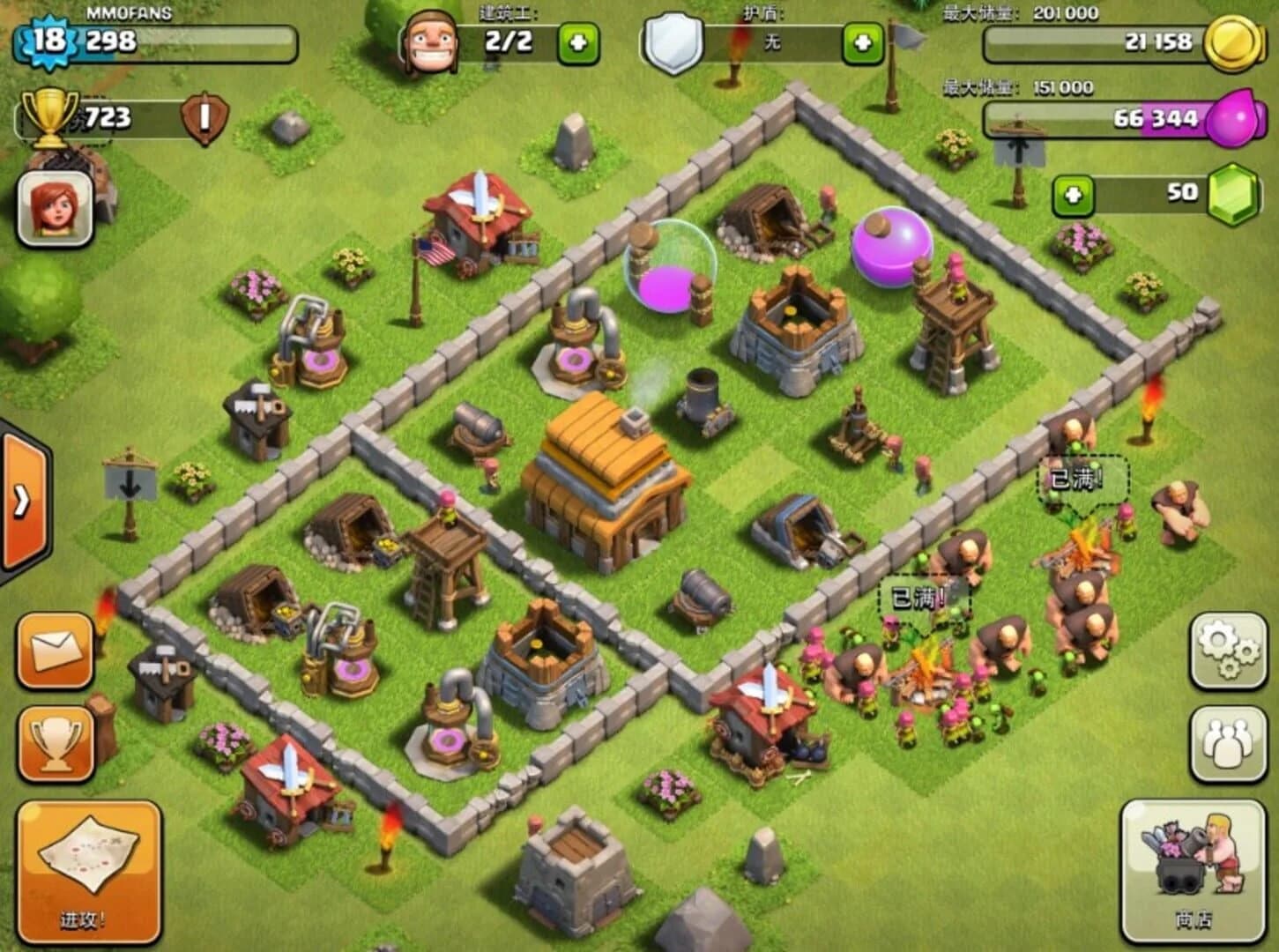Open player profile avatar portrait
Screen dimensions: 1279x952
(53, 209)
